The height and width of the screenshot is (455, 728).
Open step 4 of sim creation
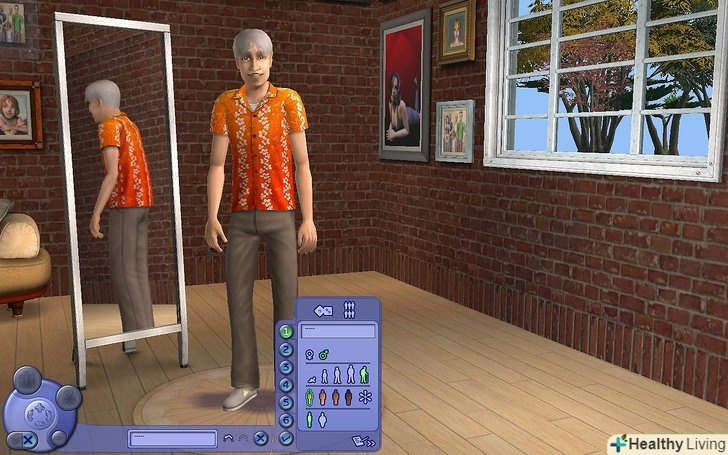click(x=286, y=385)
